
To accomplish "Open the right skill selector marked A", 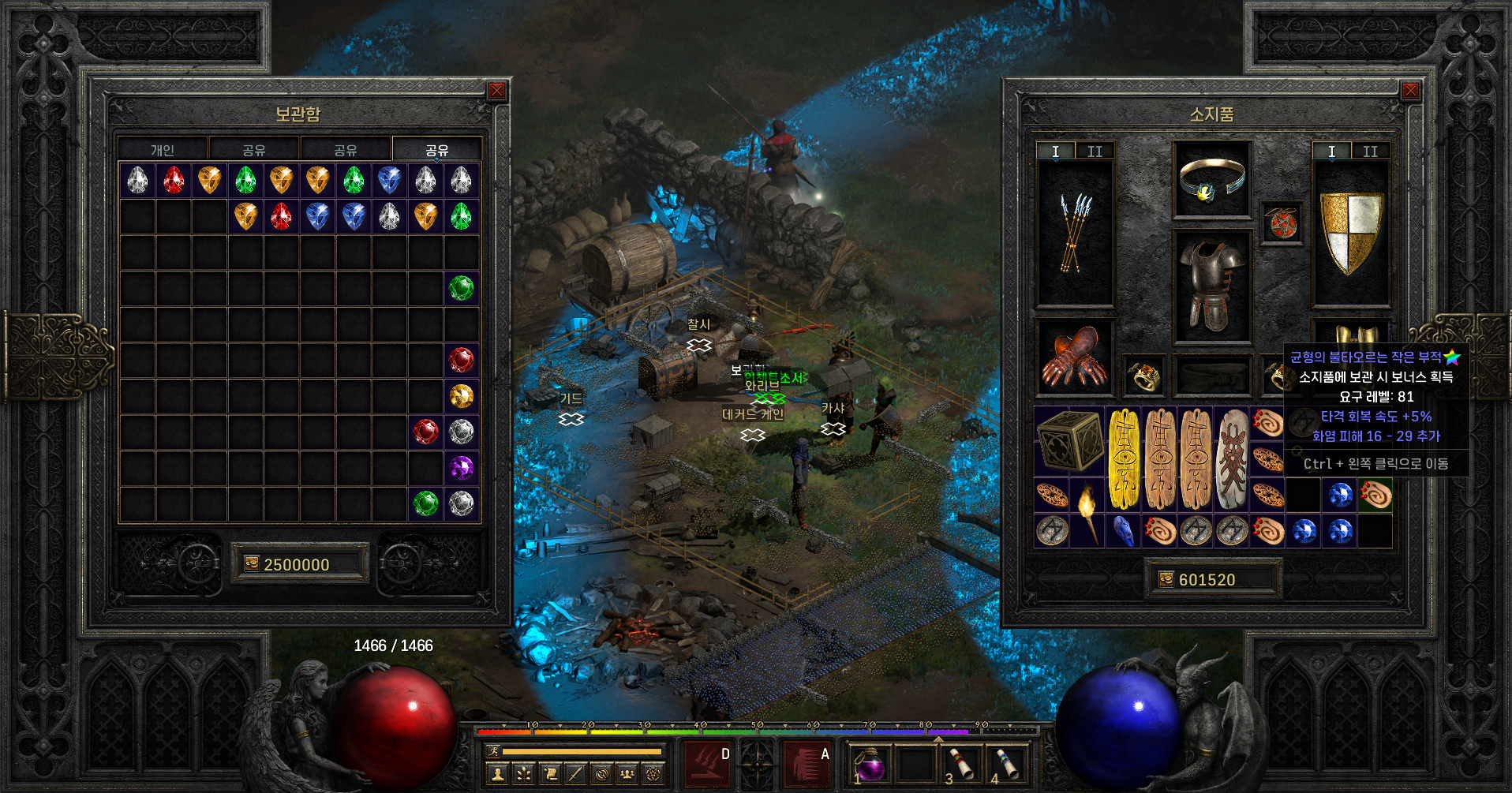I will pos(807,764).
